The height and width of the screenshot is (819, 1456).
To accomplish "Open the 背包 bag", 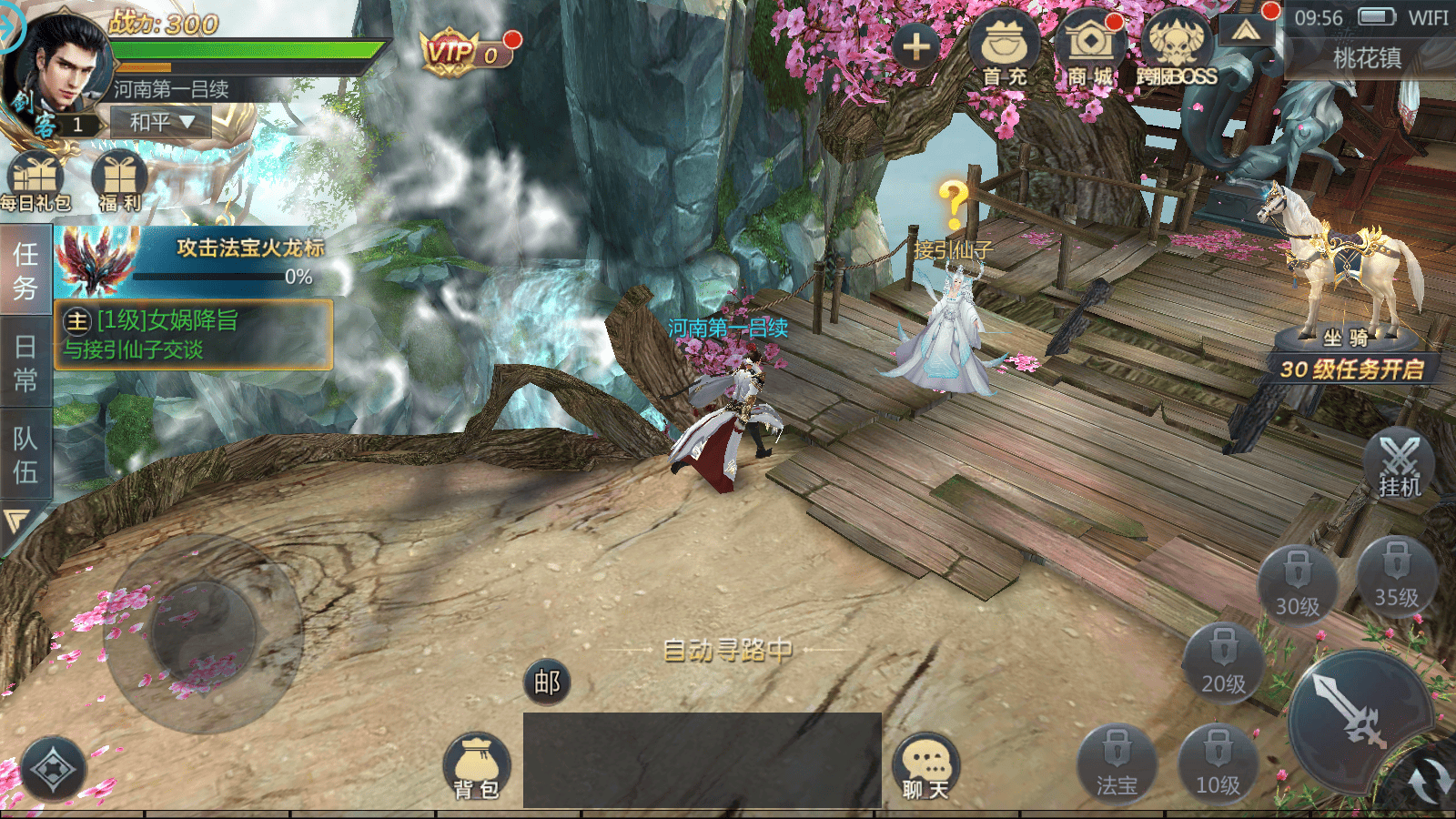I will [x=477, y=767].
